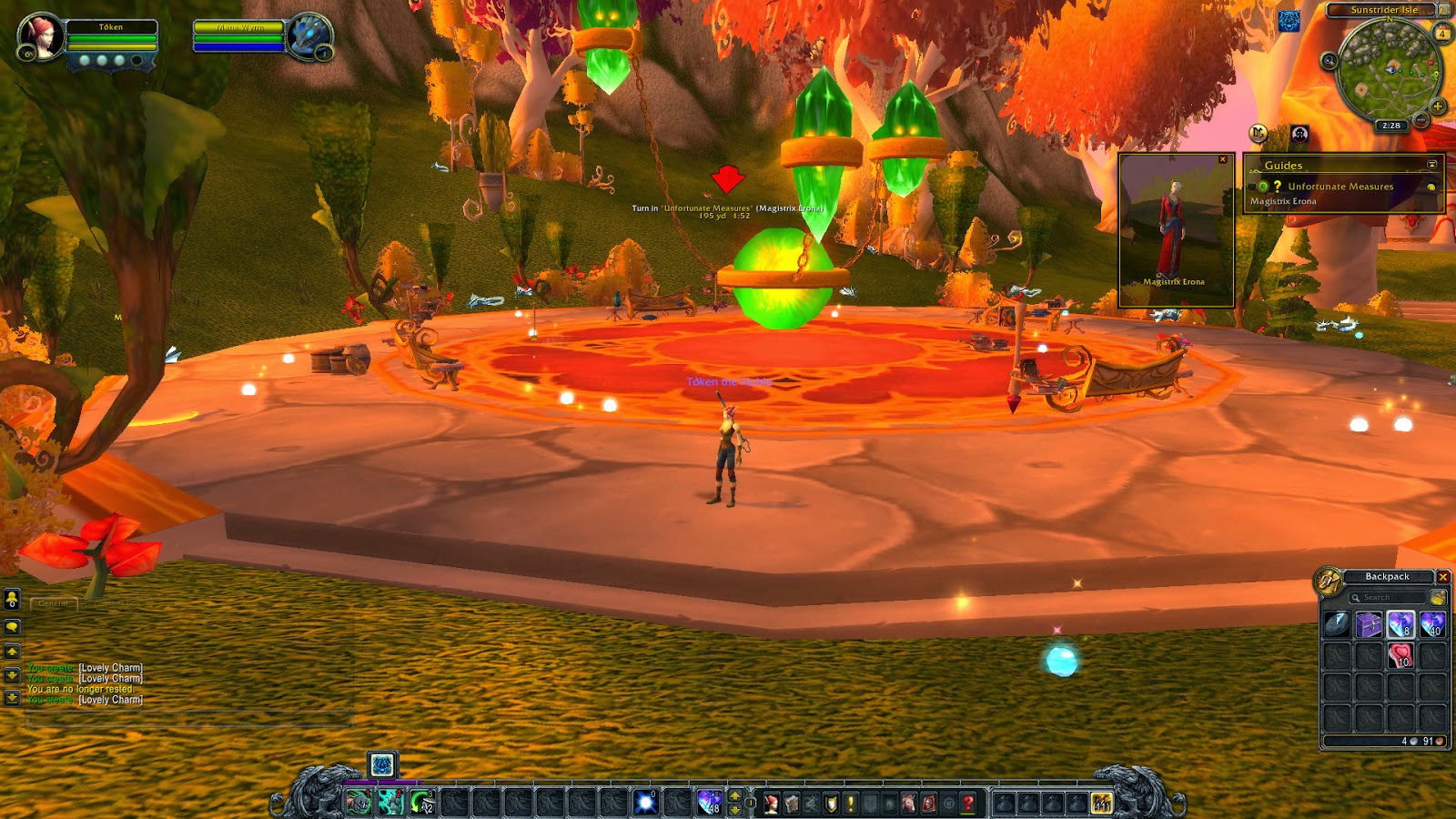Click the red Adventure Guide question mark icon
The image size is (1456, 819).
coord(968,803)
